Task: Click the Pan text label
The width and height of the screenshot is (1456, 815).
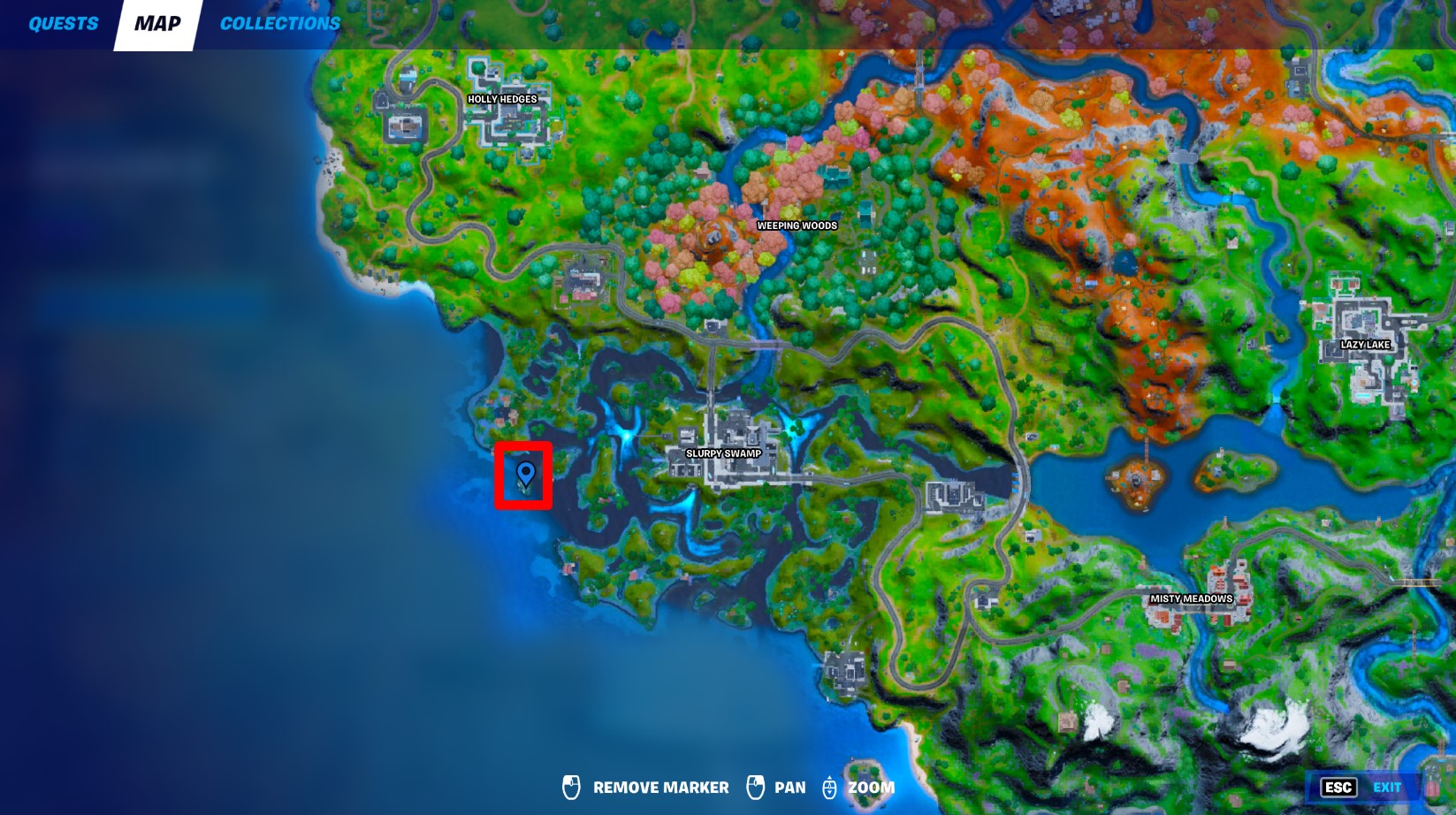Action: (789, 787)
